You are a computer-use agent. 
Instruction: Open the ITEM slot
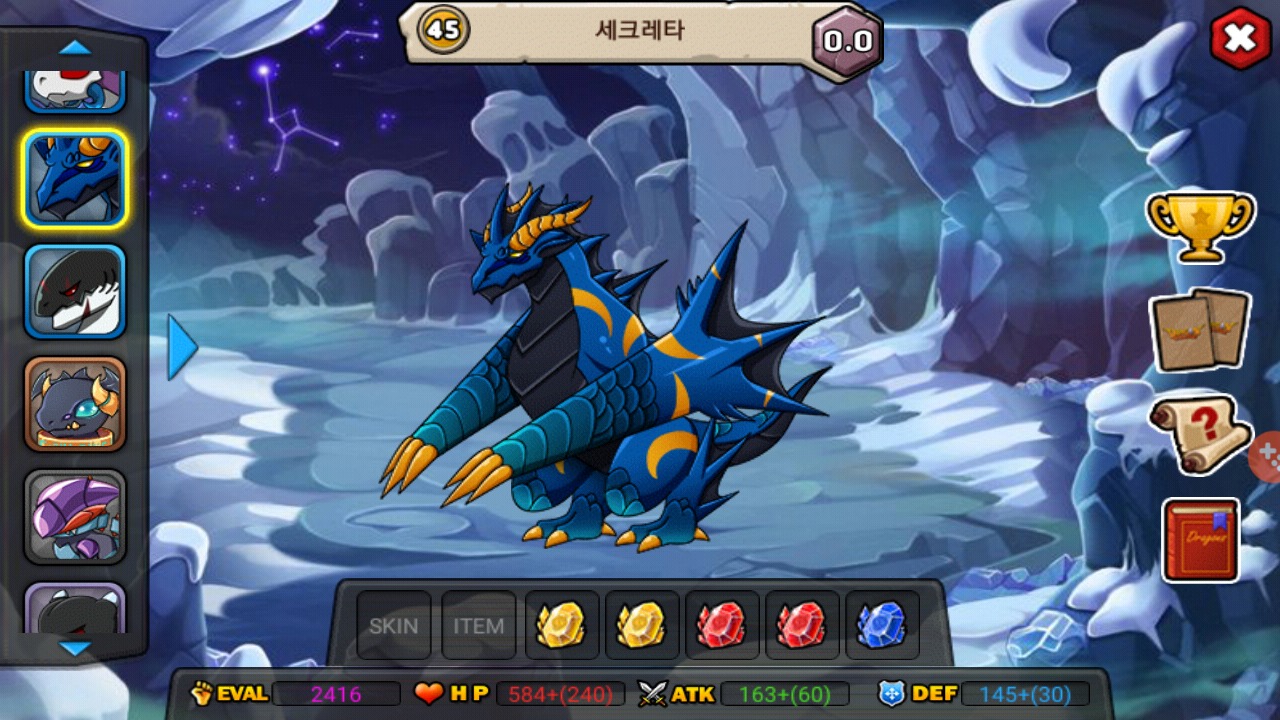[479, 626]
